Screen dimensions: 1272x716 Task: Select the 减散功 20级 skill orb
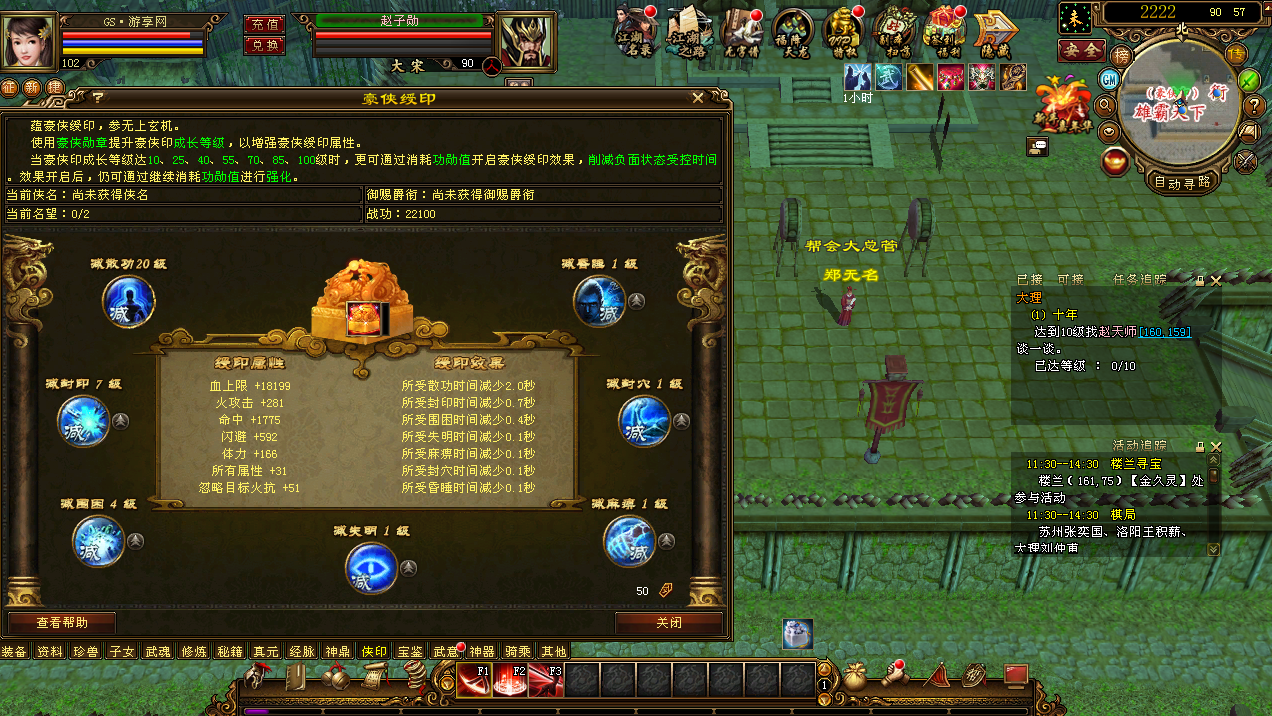(129, 301)
